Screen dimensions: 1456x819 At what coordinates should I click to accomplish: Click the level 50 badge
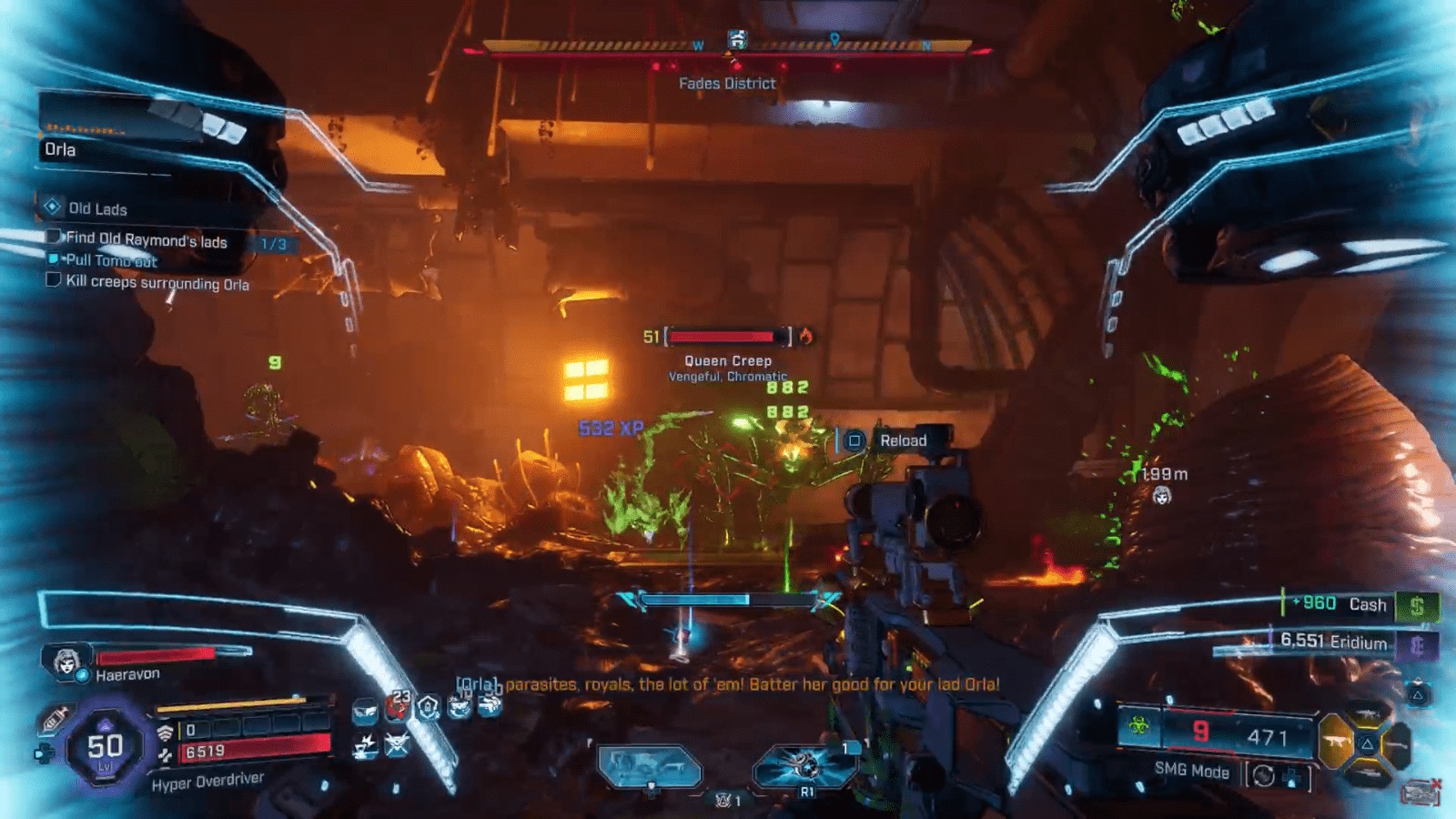coord(105,747)
